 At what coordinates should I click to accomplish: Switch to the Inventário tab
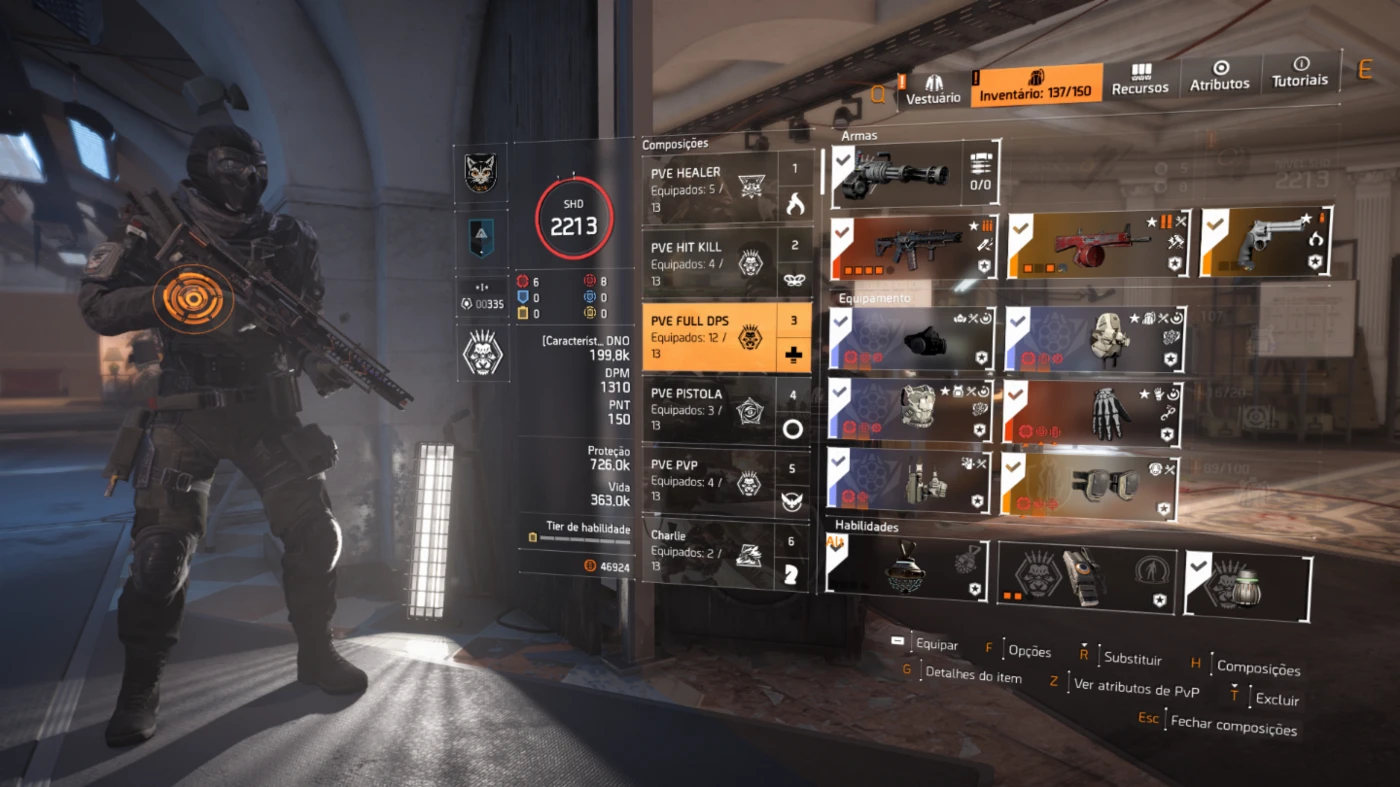1036,86
